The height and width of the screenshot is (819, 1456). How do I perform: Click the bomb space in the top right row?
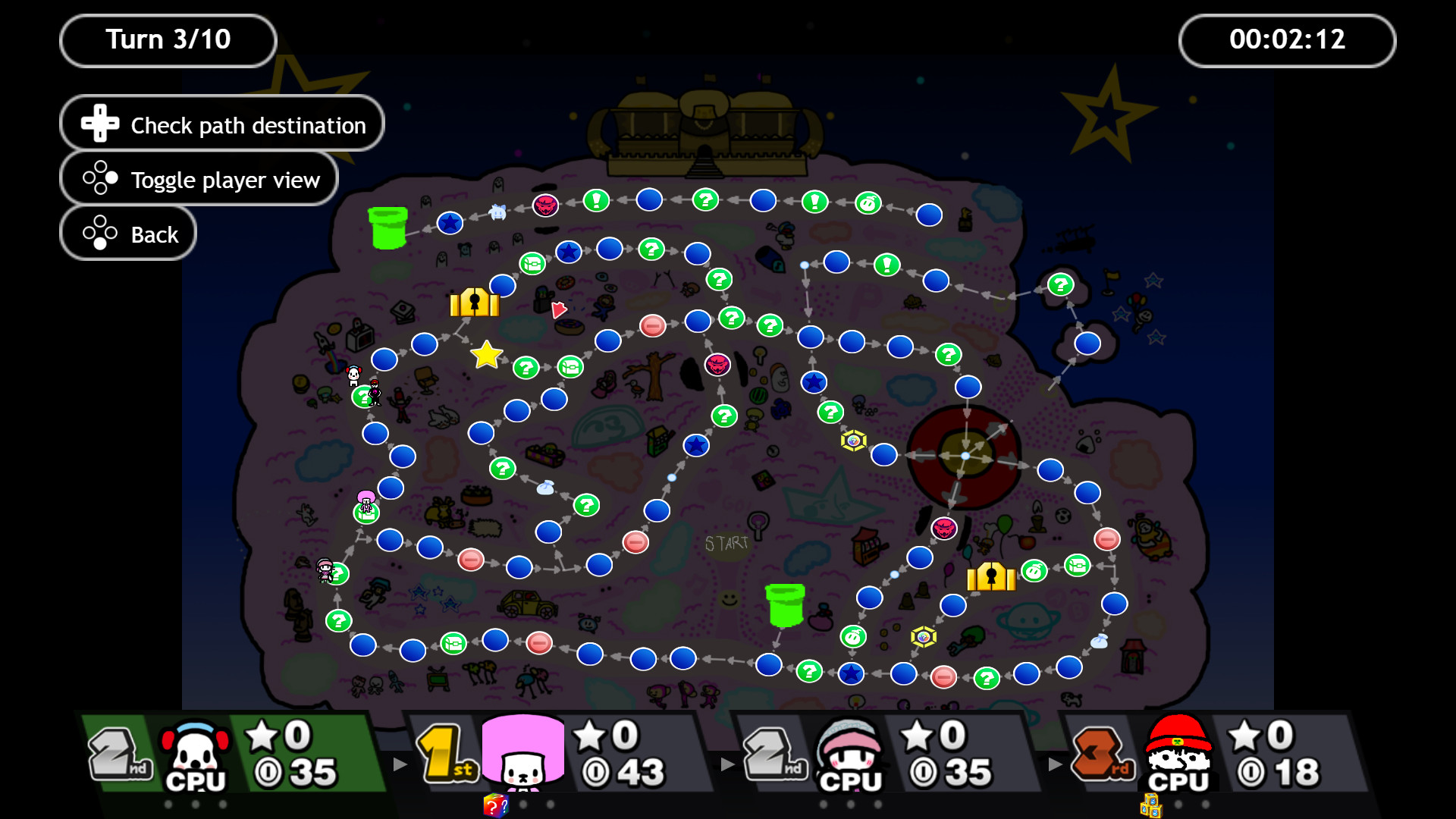click(867, 202)
